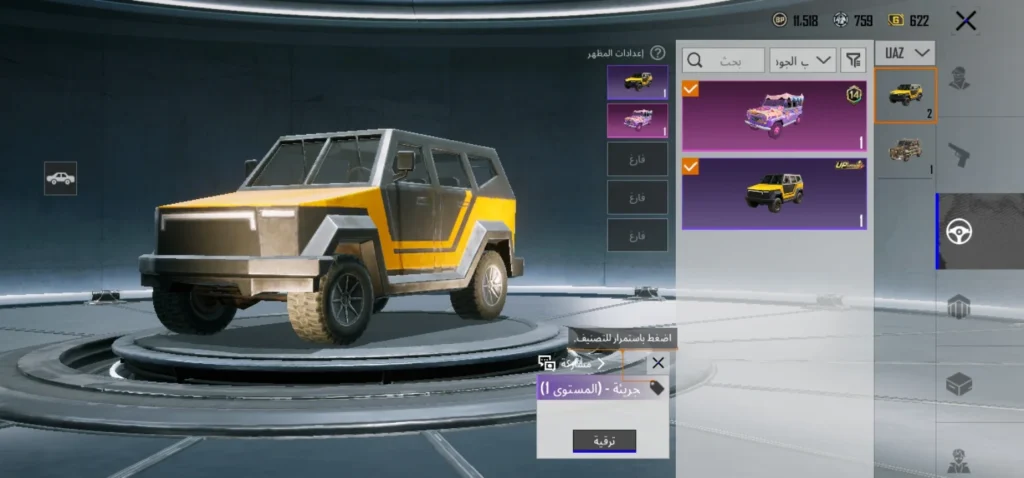Select the pink floral UAZ skin card
The width and height of the screenshot is (1024, 478).
(x=774, y=116)
